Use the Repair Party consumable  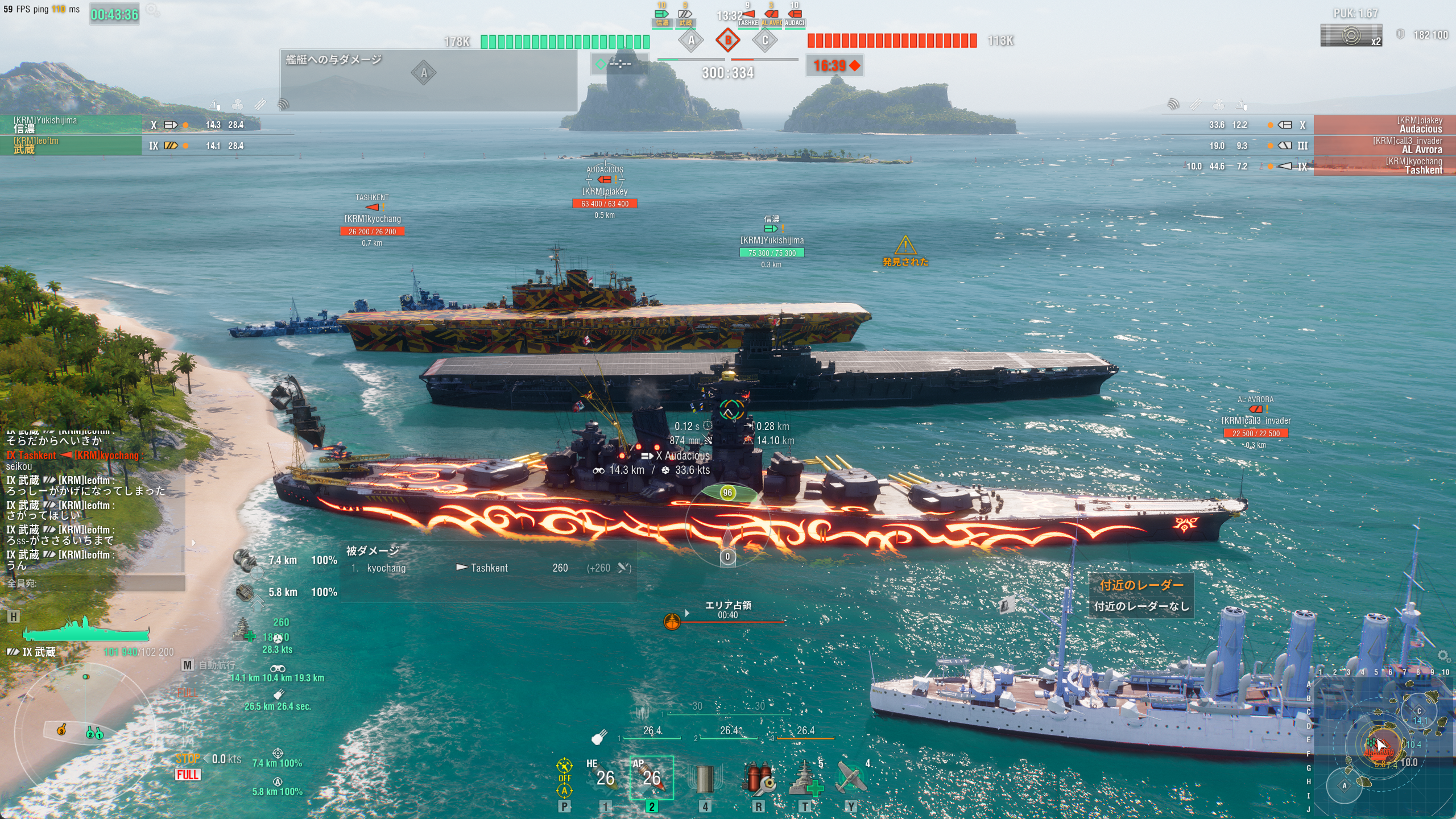pyautogui.click(x=805, y=778)
